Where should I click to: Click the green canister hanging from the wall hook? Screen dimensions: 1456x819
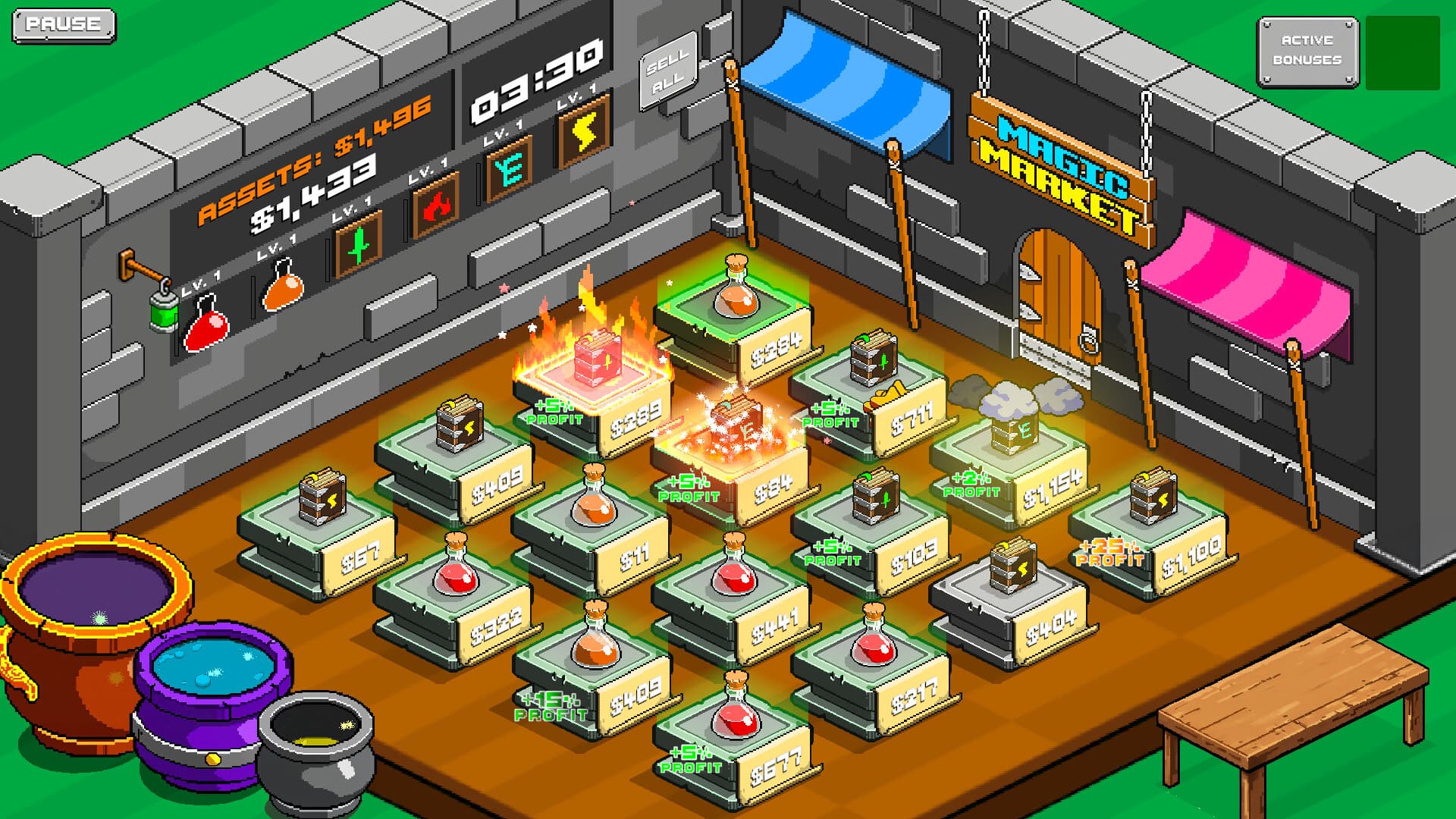(164, 314)
